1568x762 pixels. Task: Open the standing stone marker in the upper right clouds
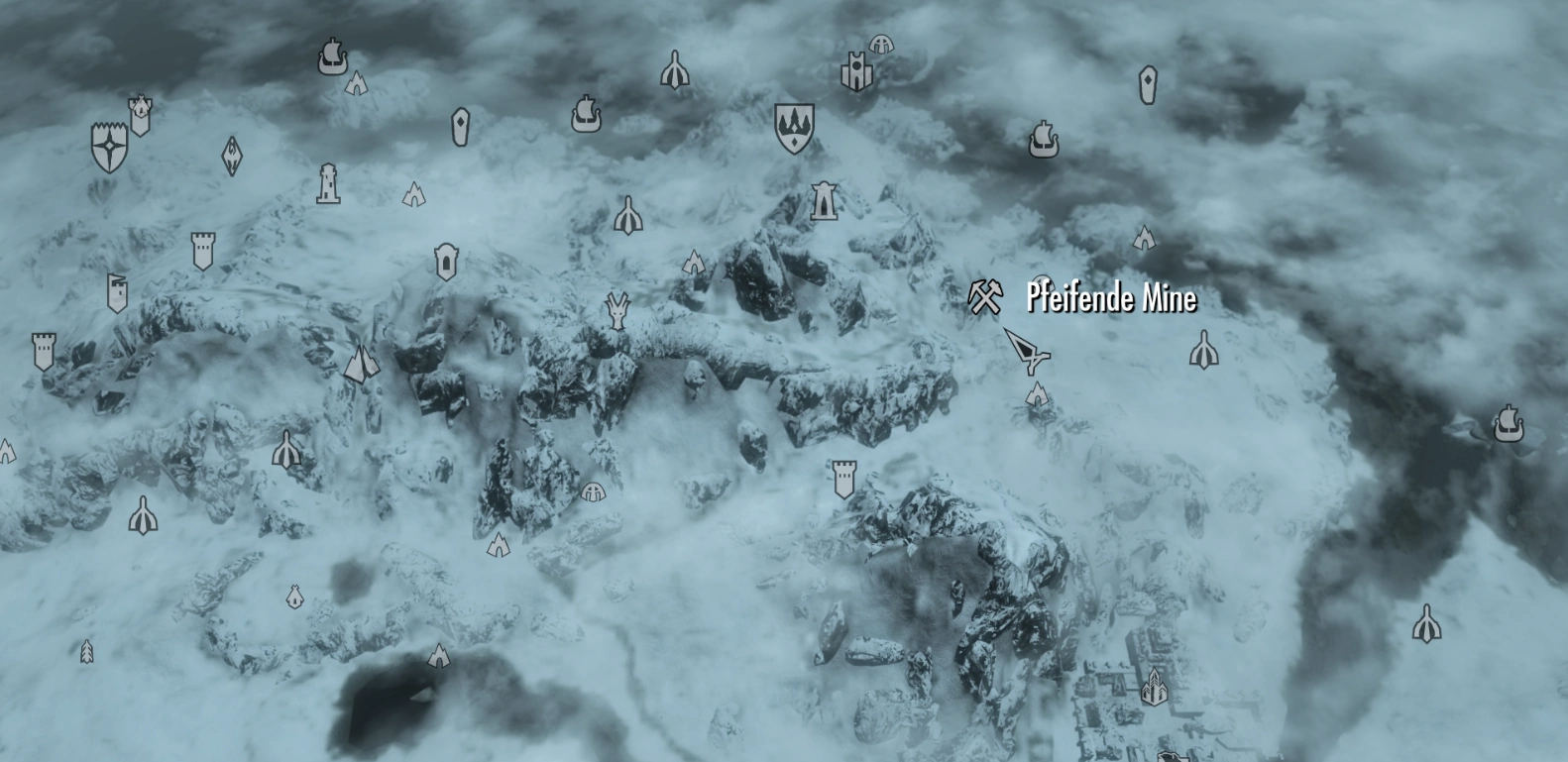click(1148, 84)
